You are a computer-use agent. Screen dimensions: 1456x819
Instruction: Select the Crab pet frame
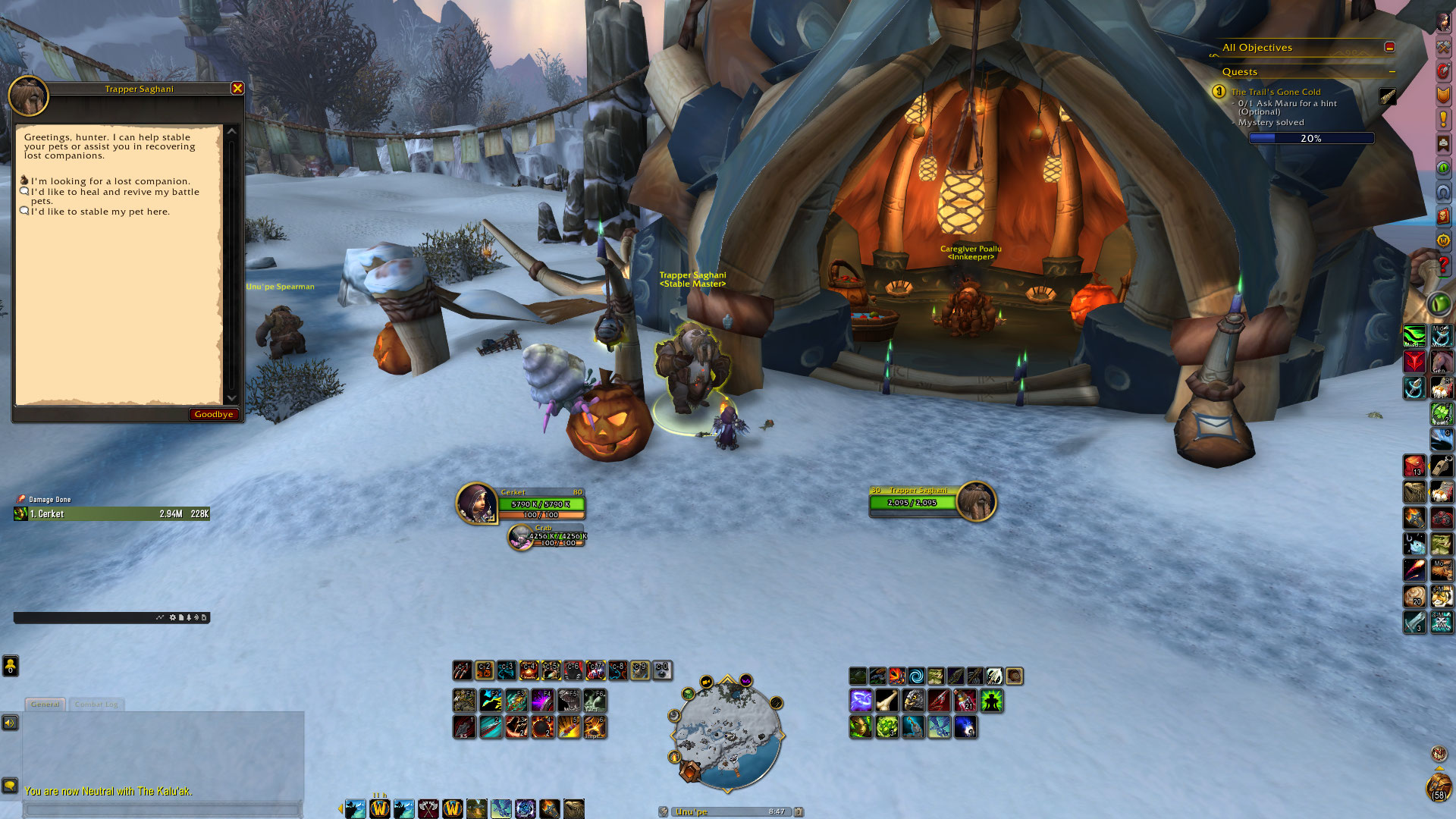click(521, 537)
